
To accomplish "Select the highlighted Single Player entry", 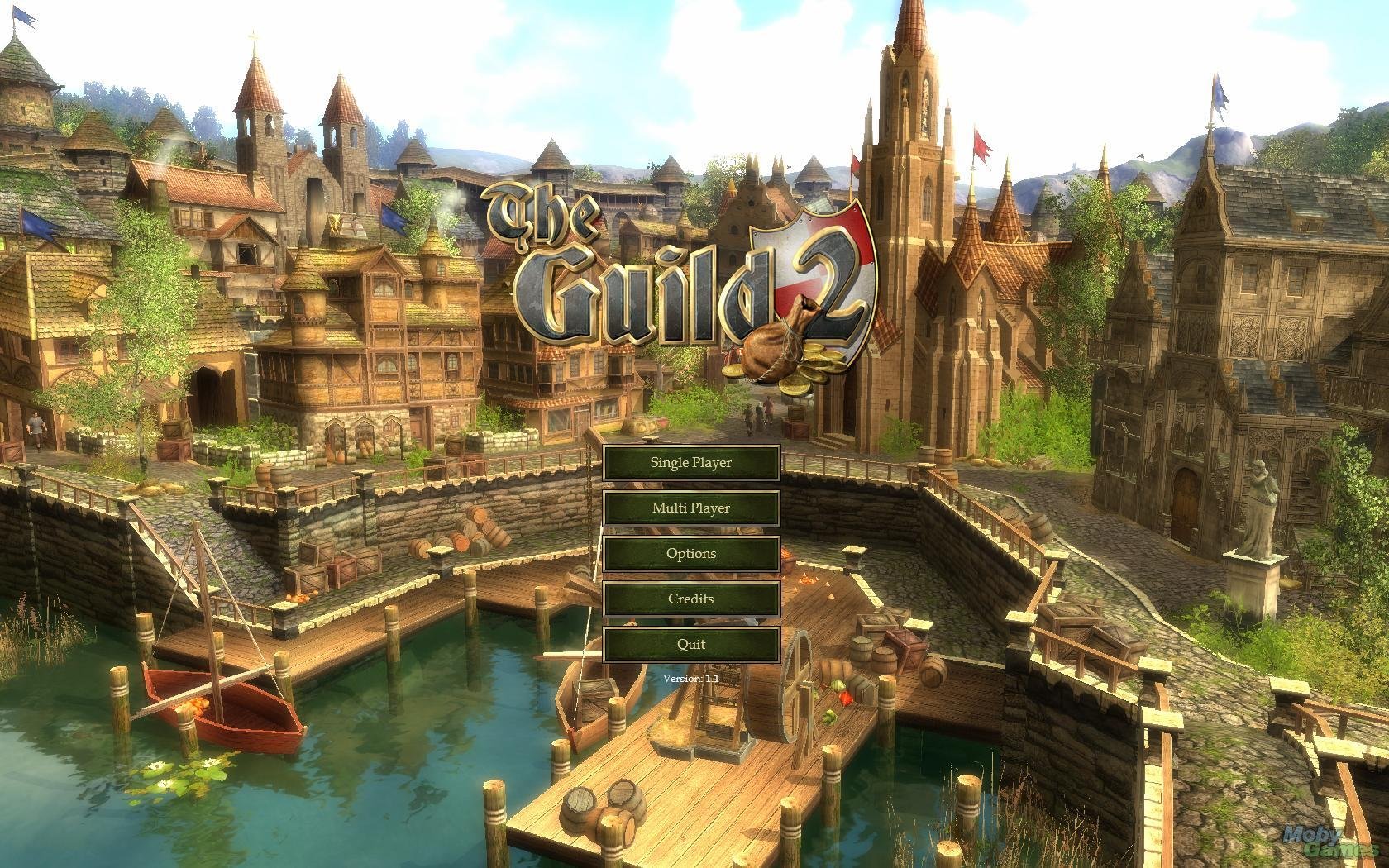I will click(692, 462).
